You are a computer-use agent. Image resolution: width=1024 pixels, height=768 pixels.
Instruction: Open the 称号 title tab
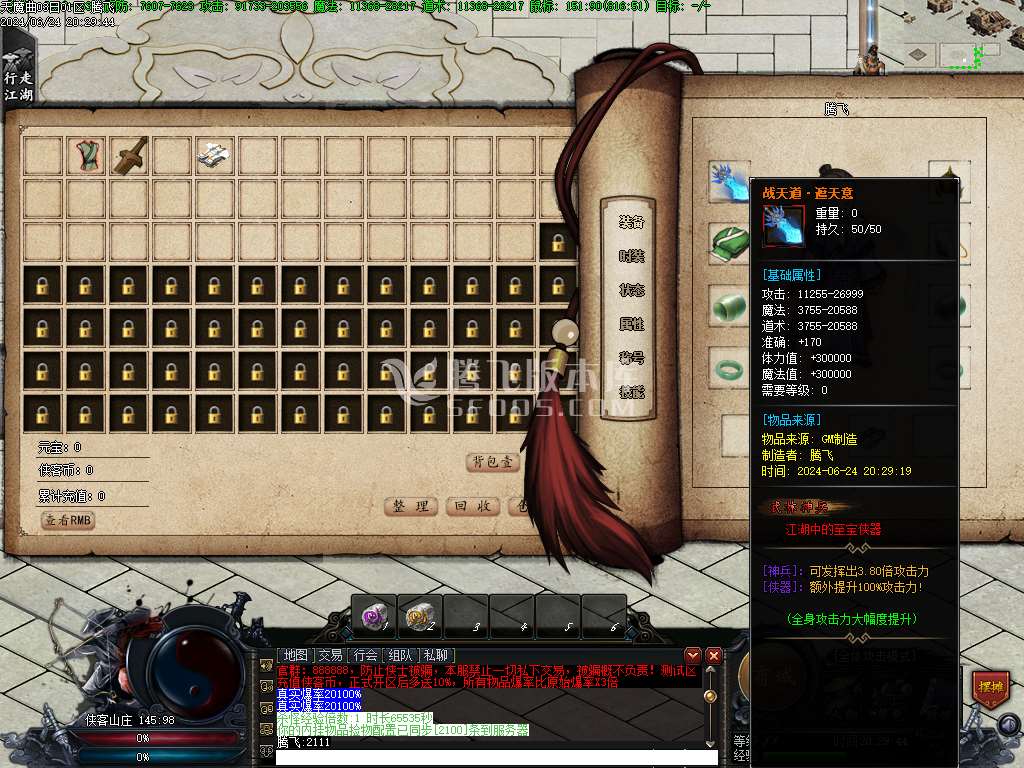(631, 358)
